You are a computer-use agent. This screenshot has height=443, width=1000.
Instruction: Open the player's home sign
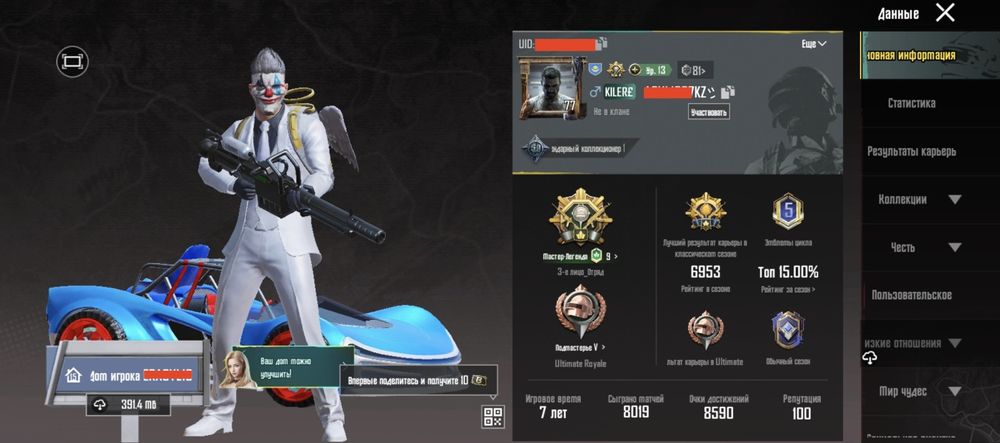click(x=128, y=375)
